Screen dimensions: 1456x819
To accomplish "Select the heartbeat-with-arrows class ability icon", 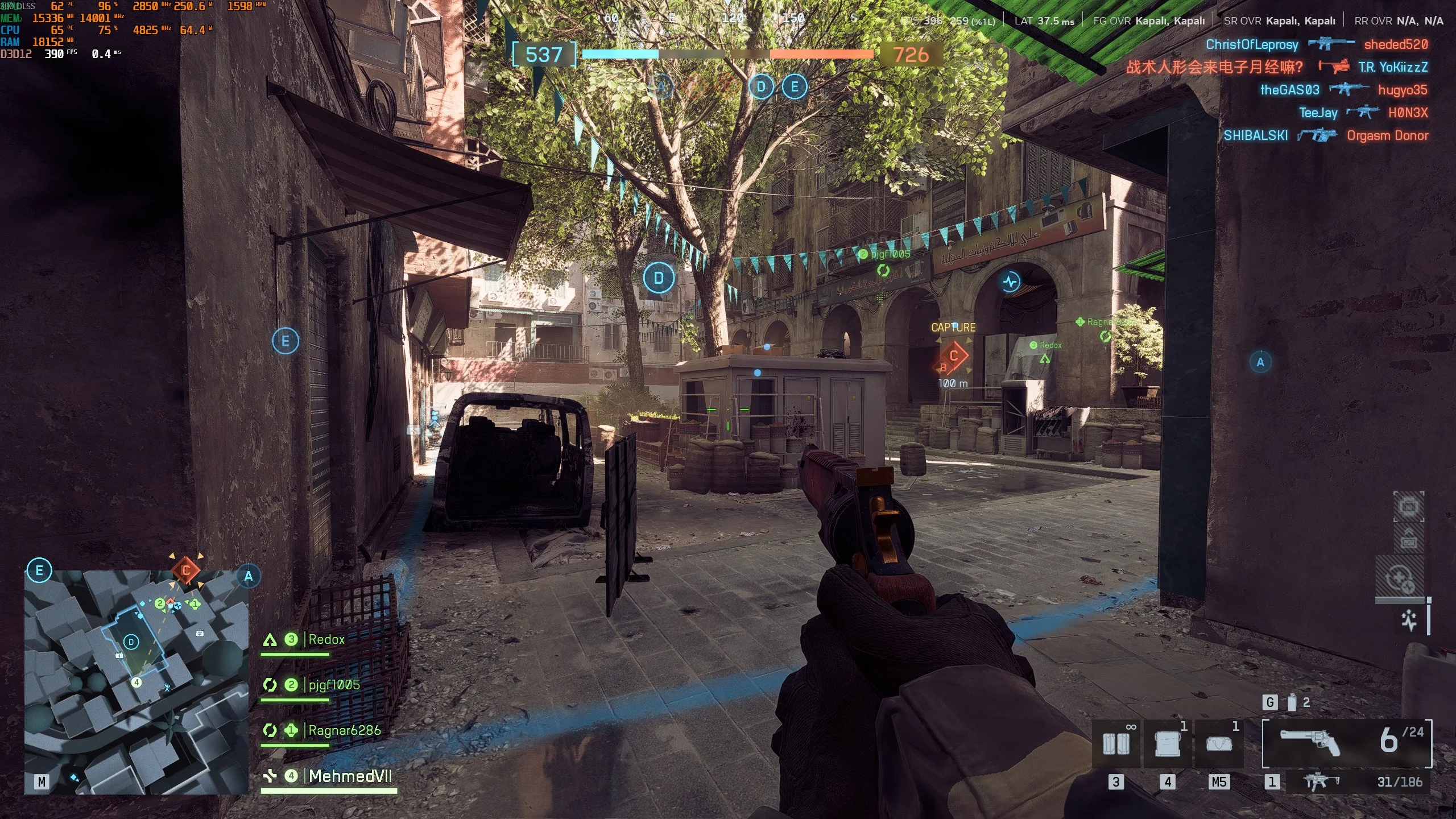I will pos(1400,580).
